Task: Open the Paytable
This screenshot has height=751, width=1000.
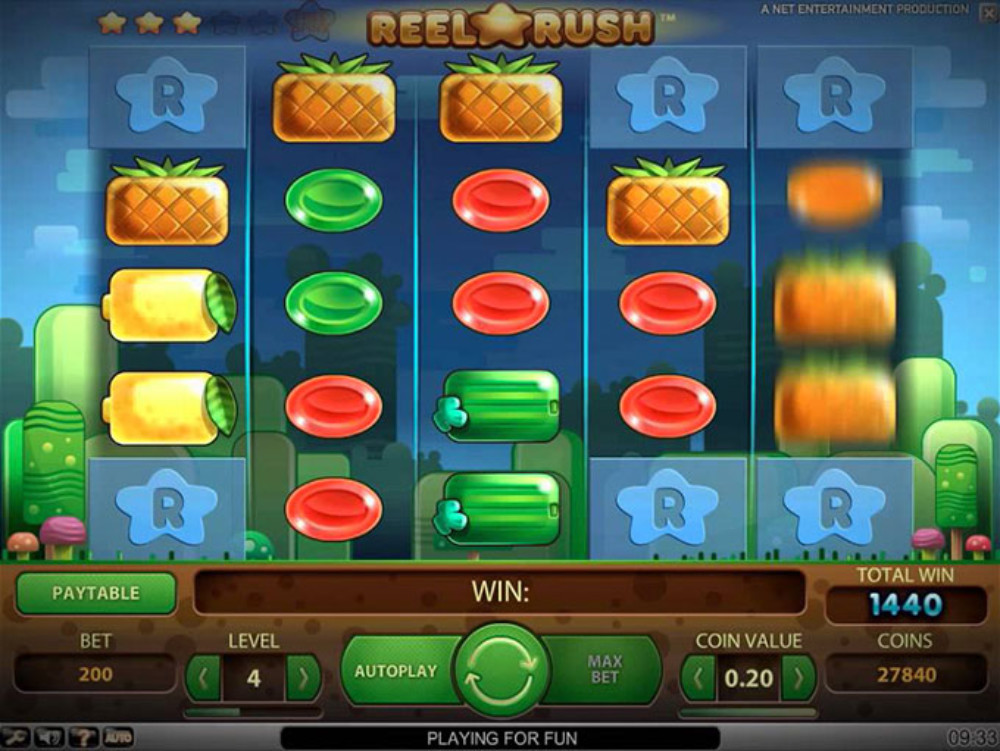Action: coord(96,593)
